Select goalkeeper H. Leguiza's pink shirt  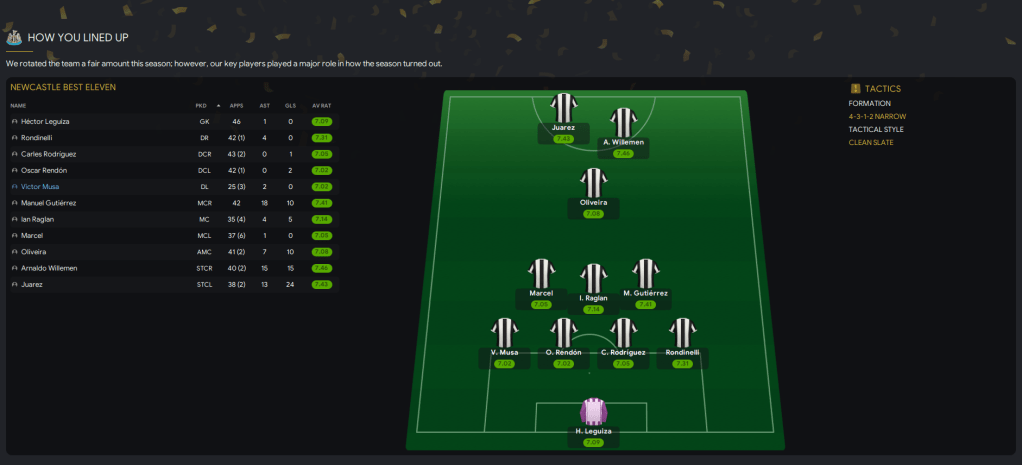click(x=594, y=413)
